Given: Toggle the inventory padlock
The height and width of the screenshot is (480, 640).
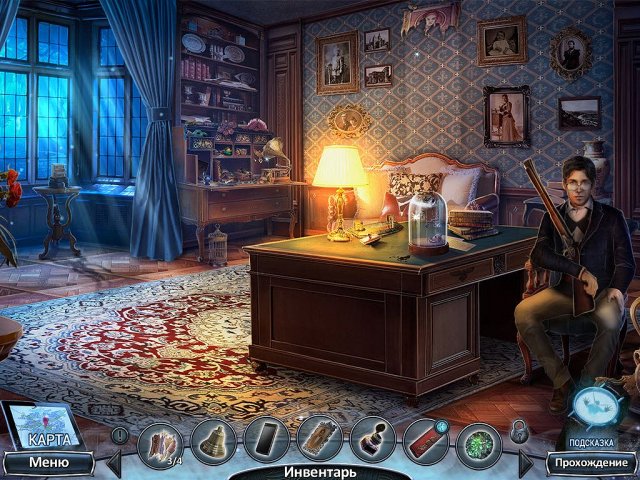Looking at the screenshot, I should click(519, 431).
